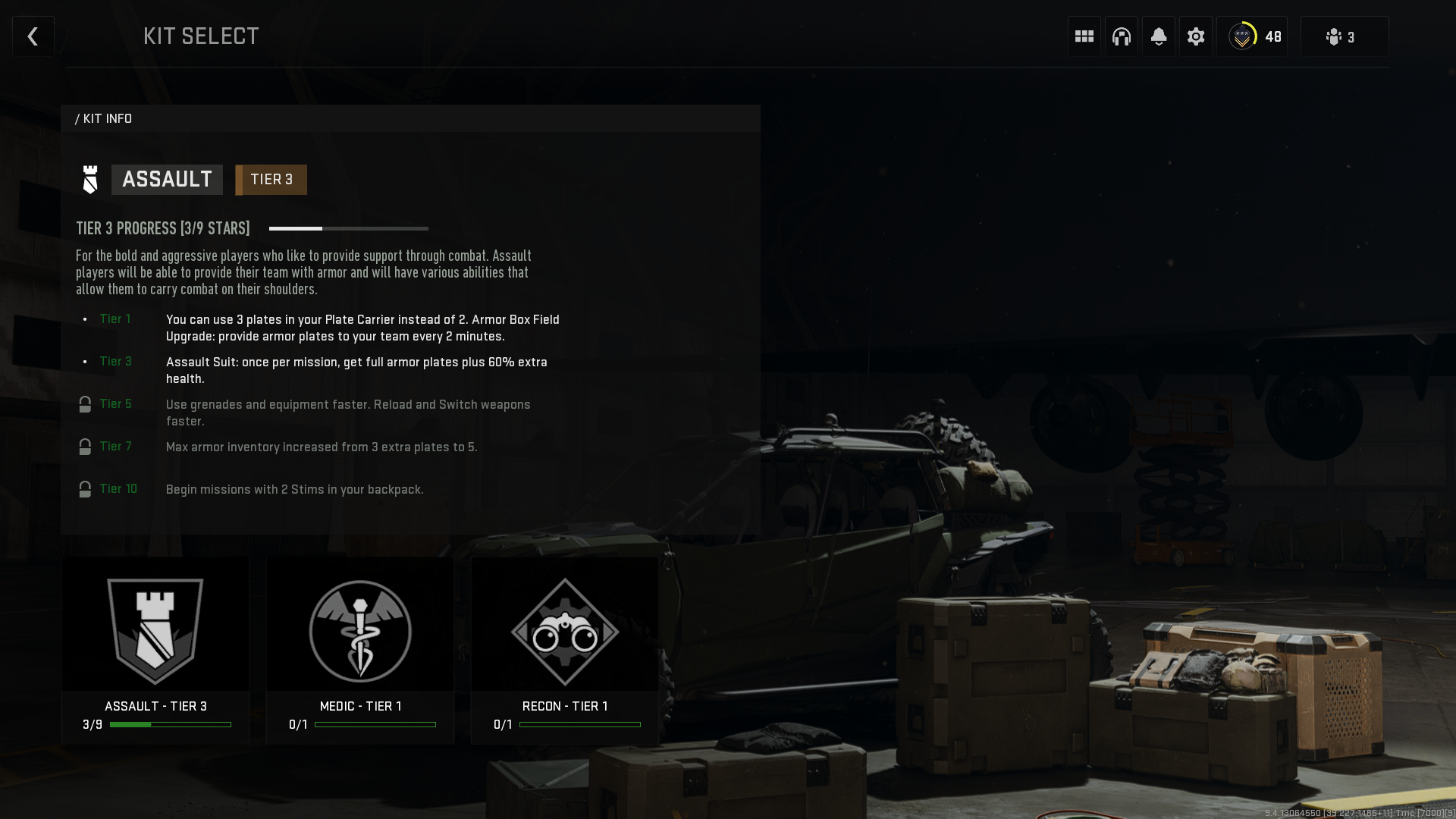Open settings with the gear icon
This screenshot has width=1456, height=819.
pyautogui.click(x=1196, y=36)
